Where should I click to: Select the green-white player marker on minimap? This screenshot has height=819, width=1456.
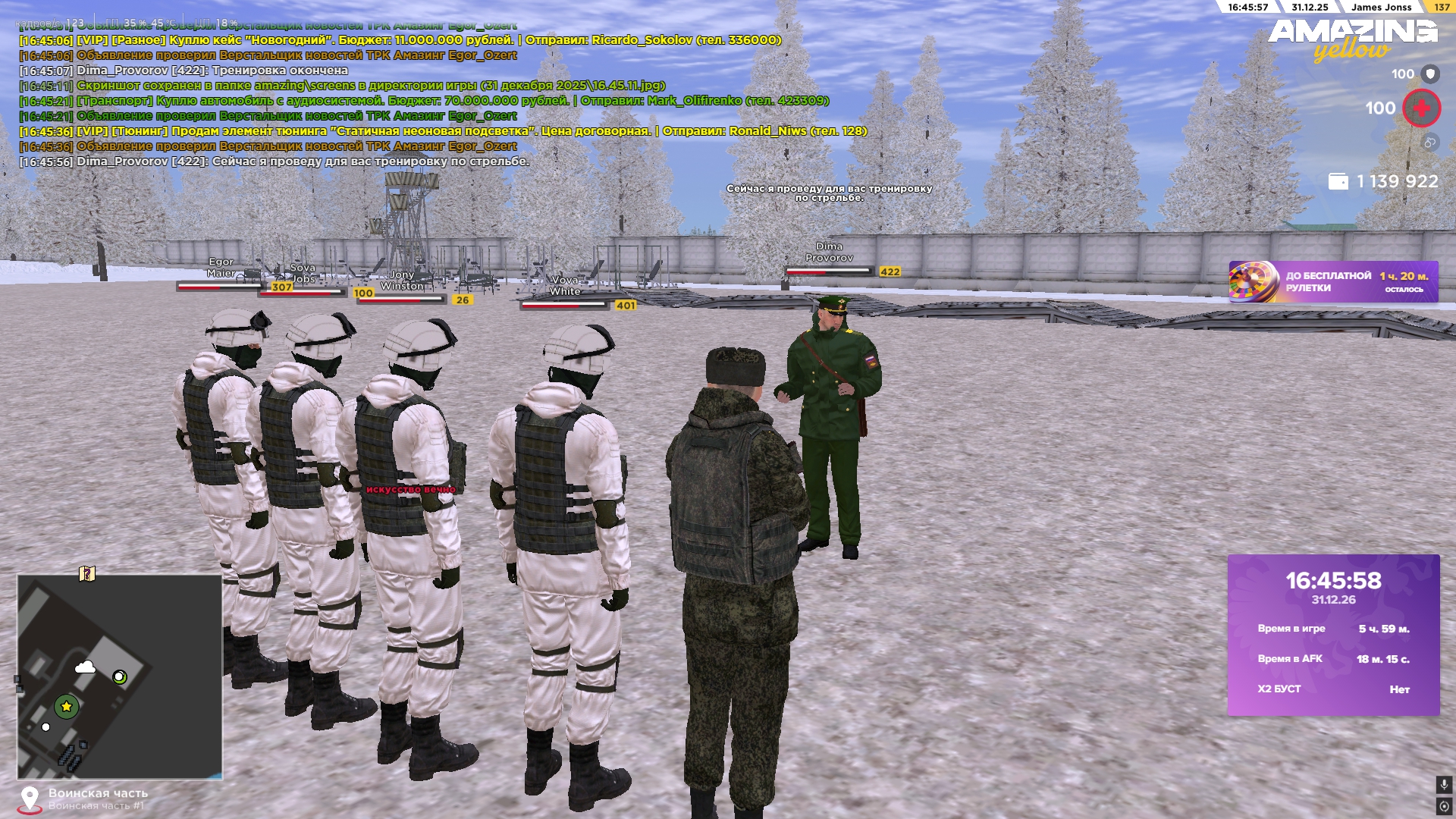tap(120, 676)
